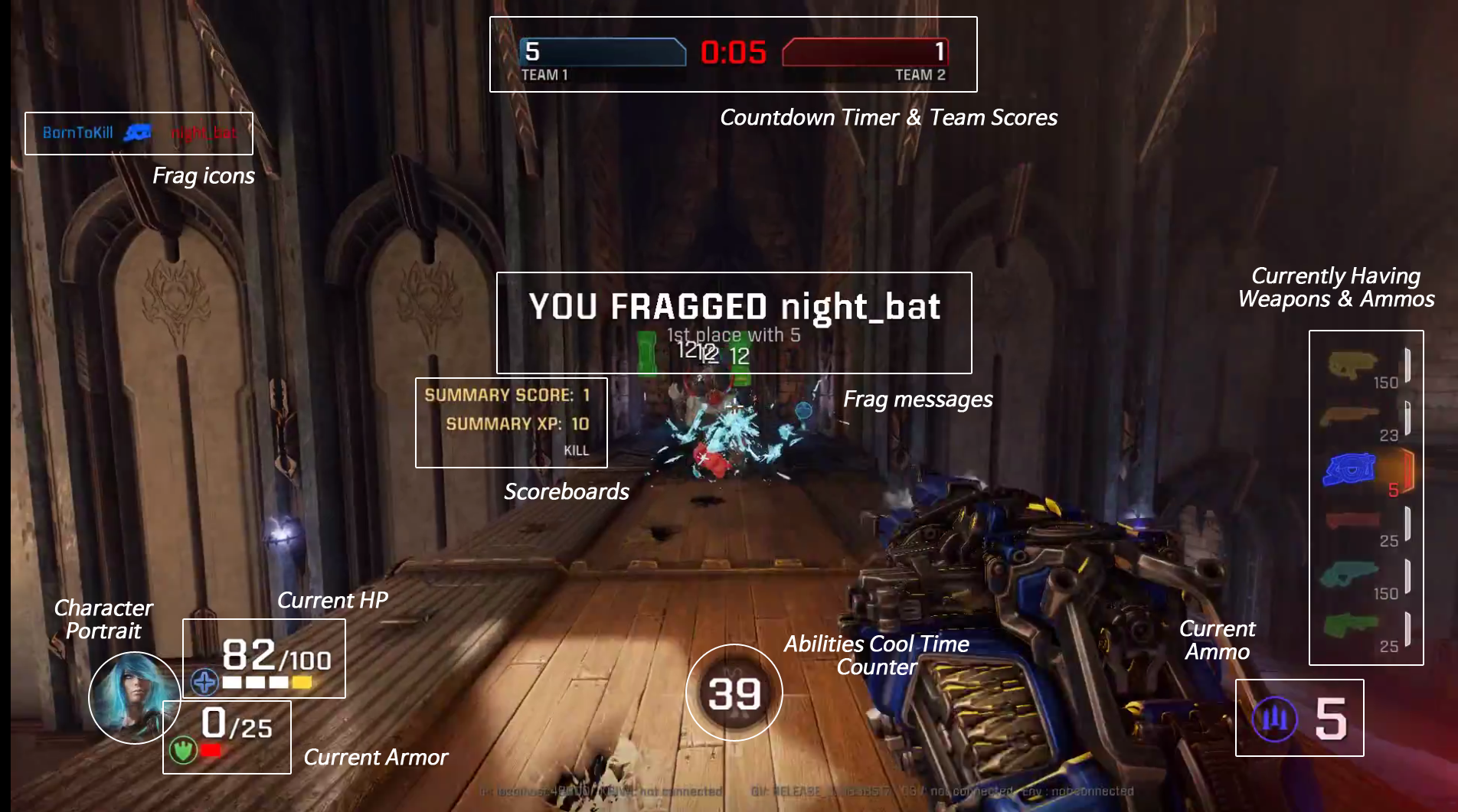Click the blue health cross icon

(204, 681)
